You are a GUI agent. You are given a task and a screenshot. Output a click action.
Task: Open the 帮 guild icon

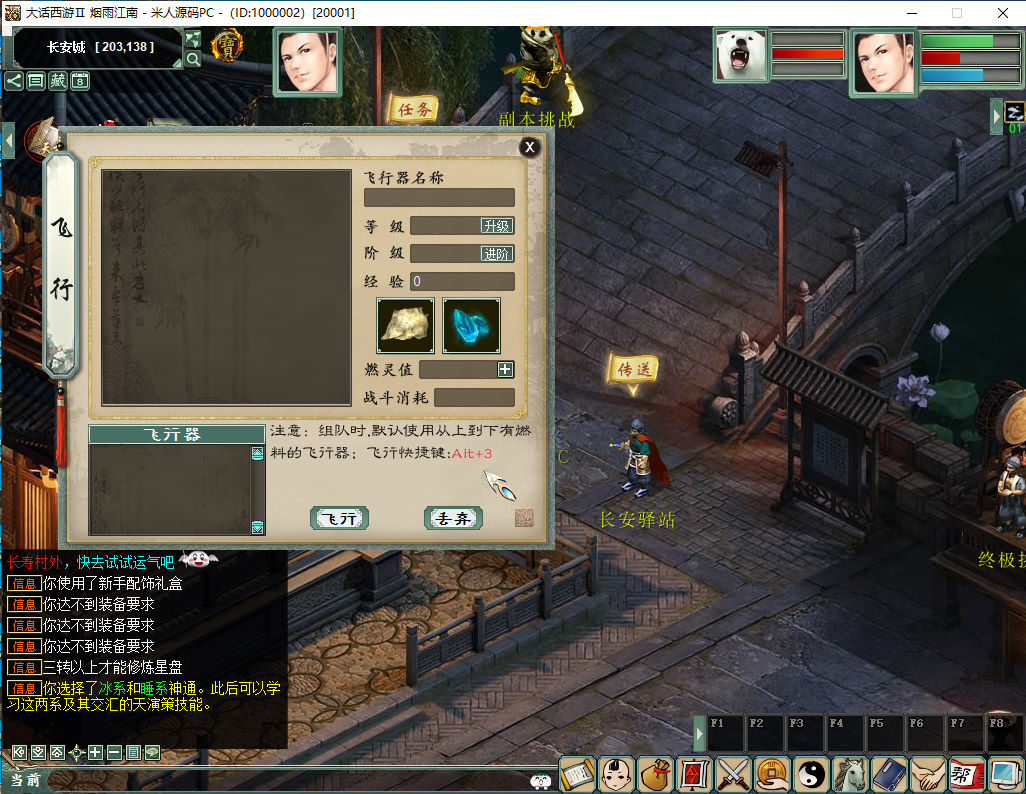(x=966, y=774)
